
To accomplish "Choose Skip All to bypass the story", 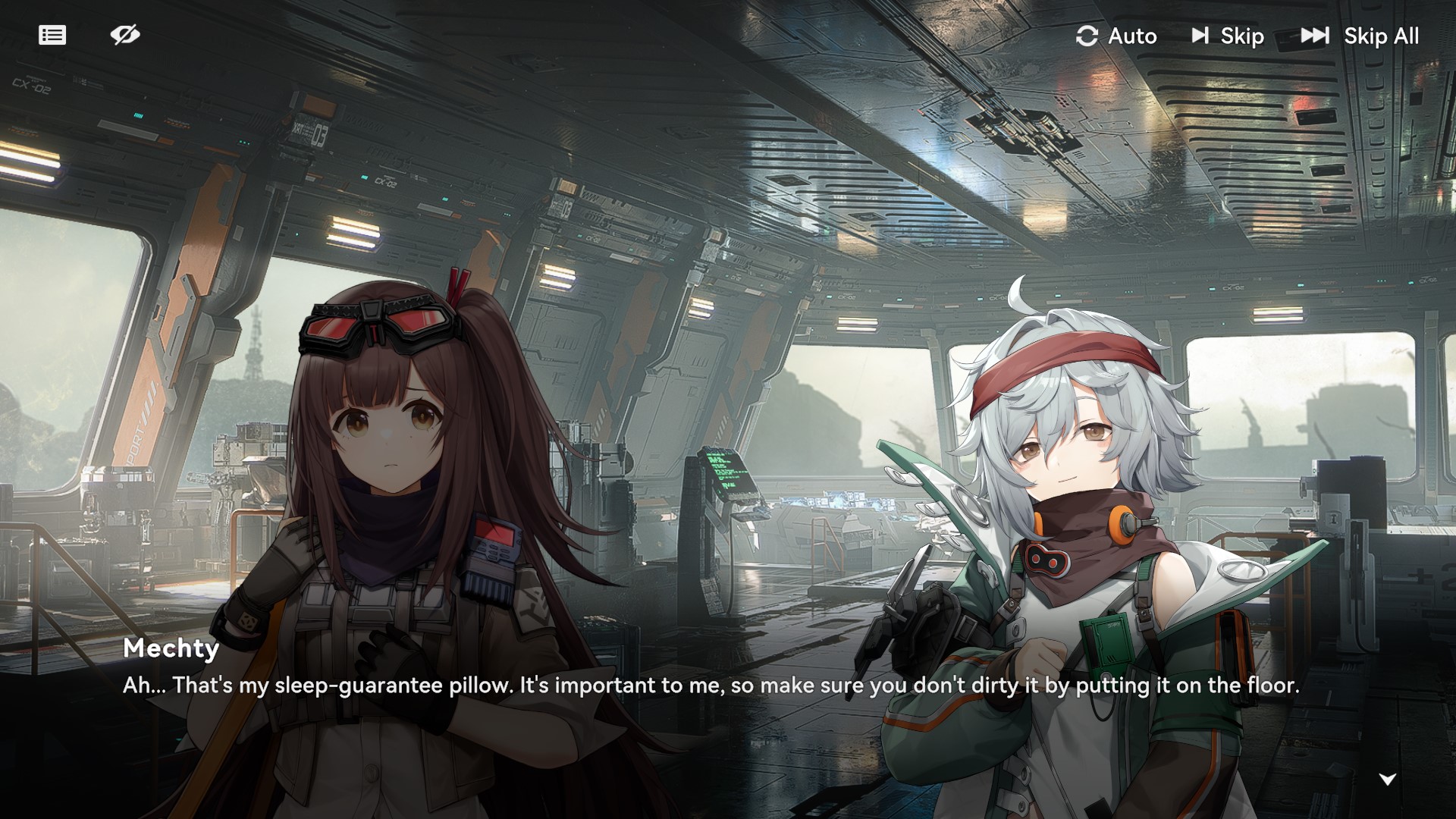I will tap(1360, 36).
